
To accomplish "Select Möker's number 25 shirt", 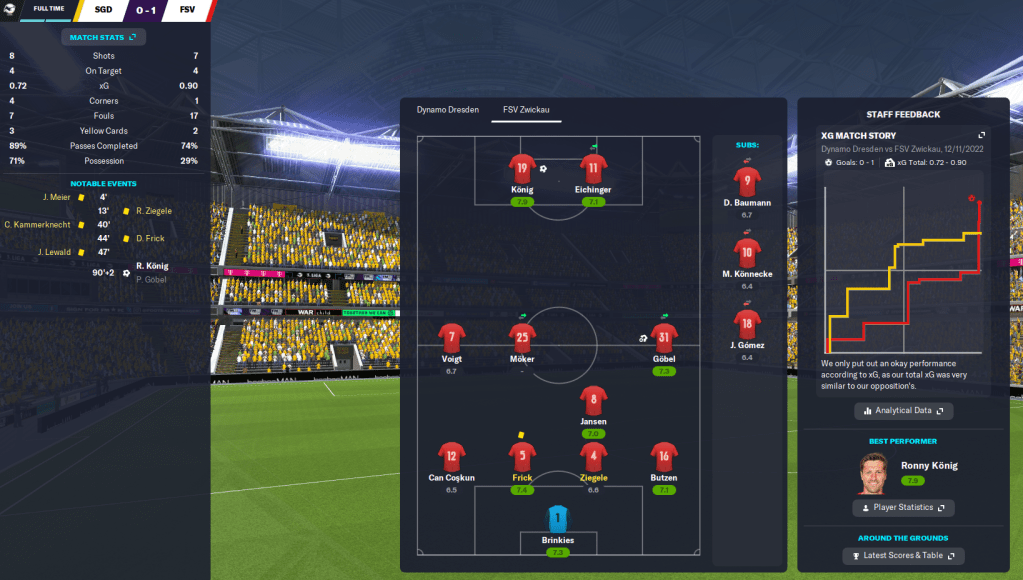I will (x=522, y=338).
